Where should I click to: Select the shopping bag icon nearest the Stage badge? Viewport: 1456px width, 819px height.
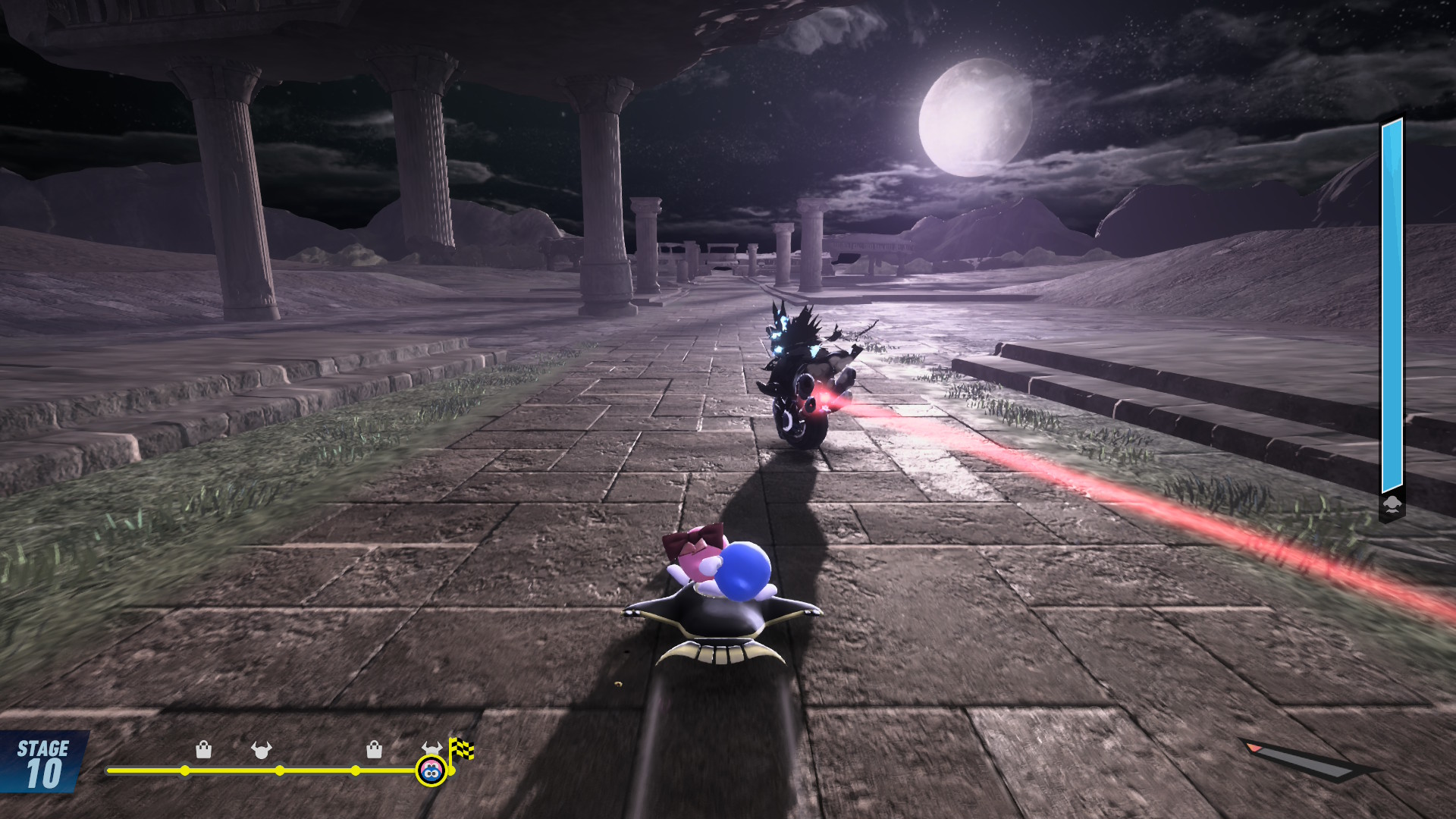pos(203,750)
